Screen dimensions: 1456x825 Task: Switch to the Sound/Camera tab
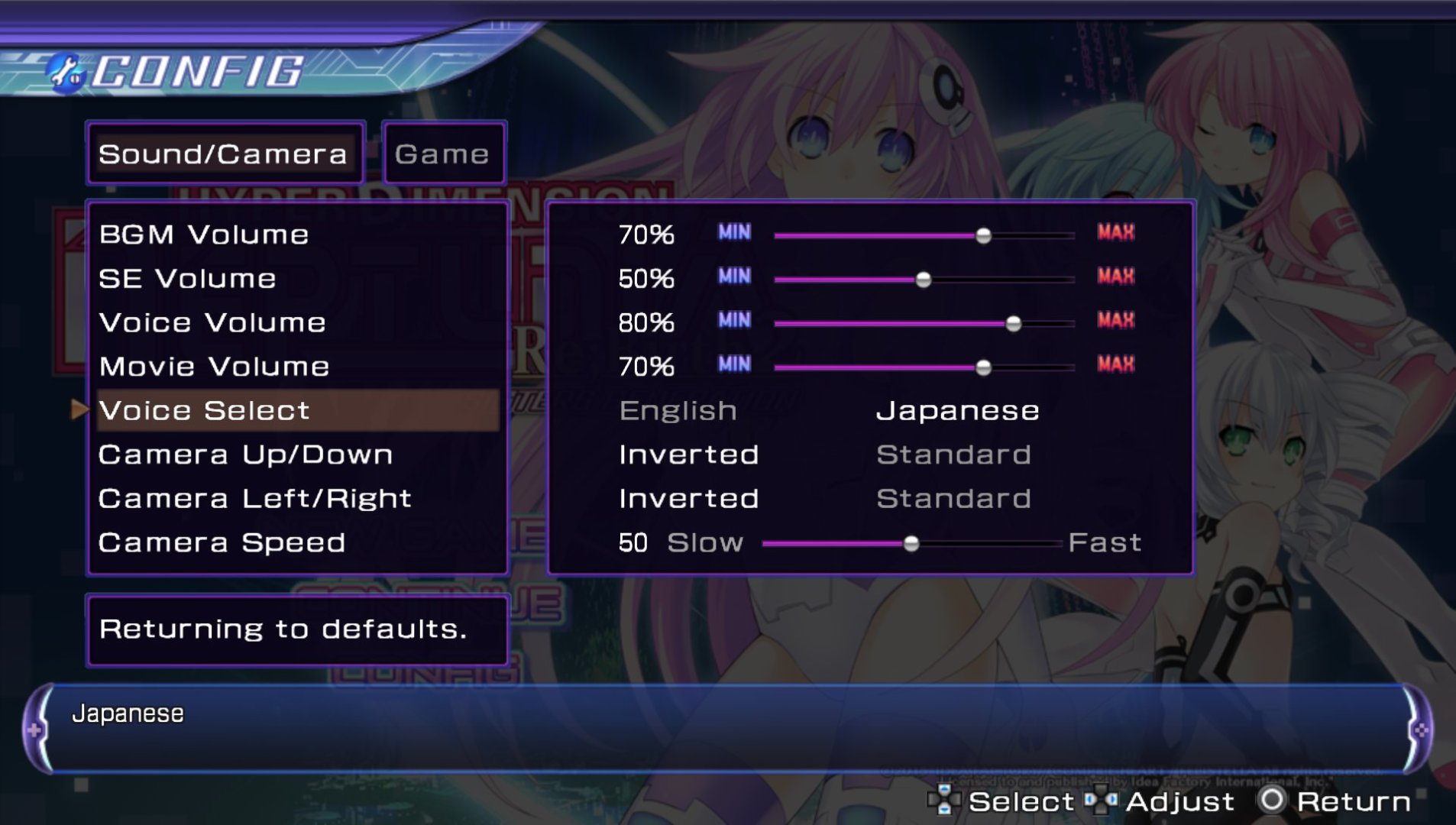(x=223, y=154)
